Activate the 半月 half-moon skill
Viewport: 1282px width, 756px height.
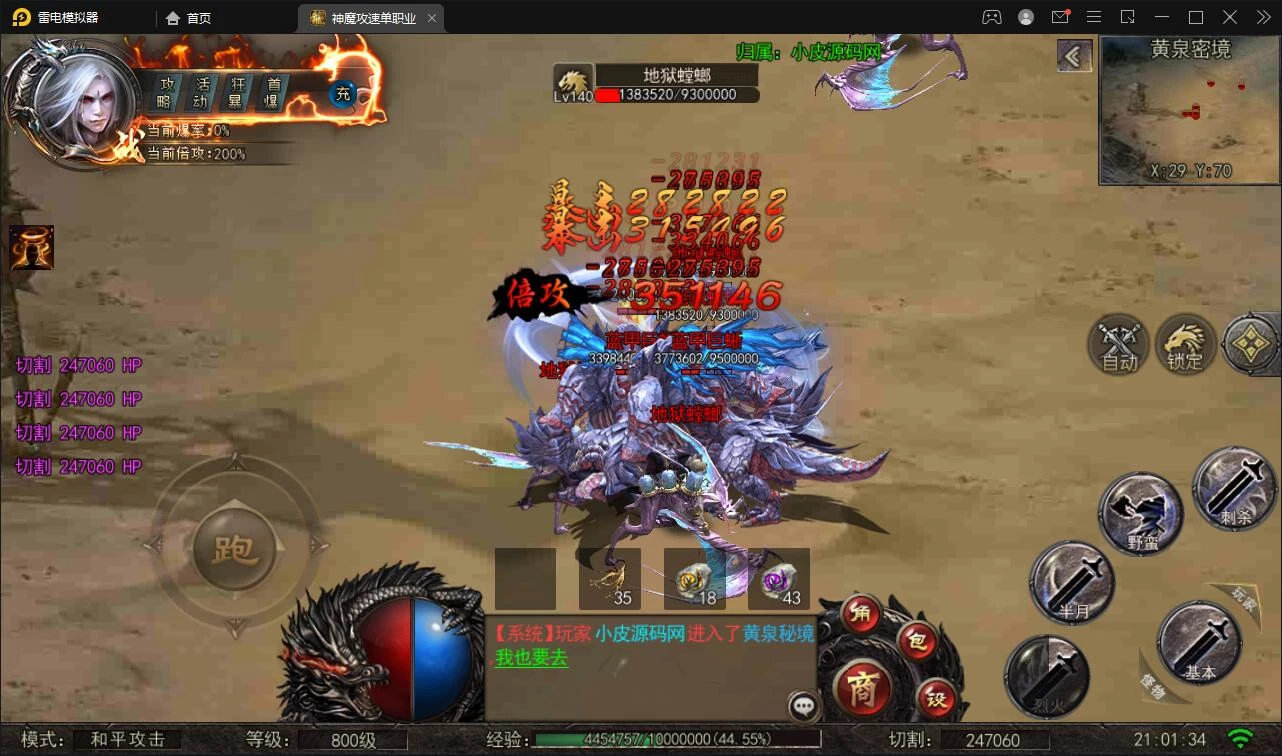[x=1072, y=582]
